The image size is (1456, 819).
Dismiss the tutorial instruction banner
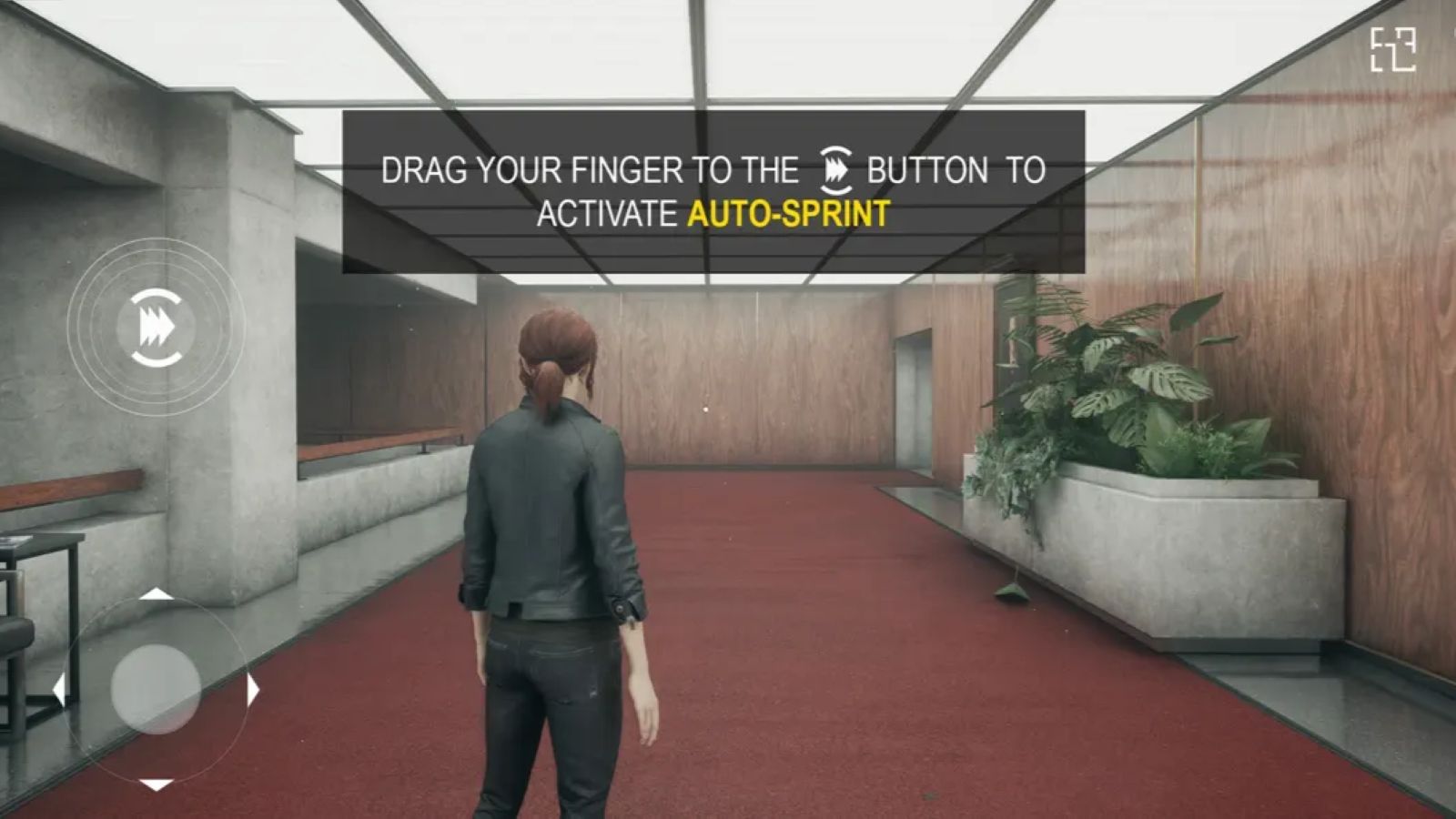[713, 191]
